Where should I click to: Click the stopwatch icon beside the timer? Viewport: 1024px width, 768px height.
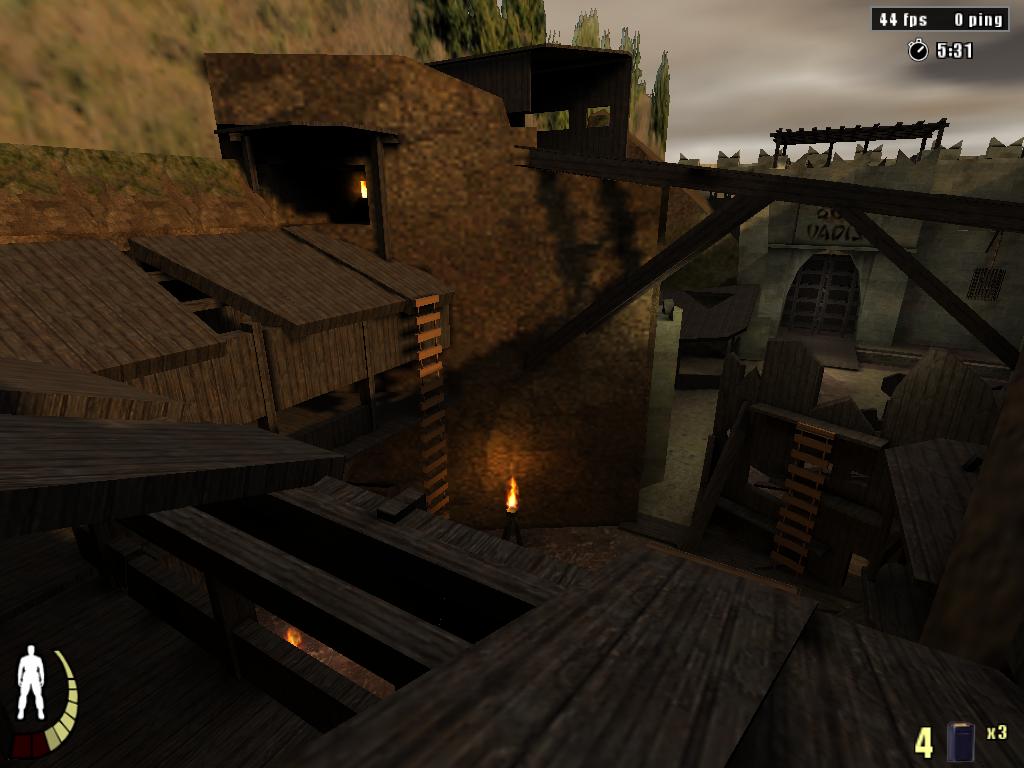pyautogui.click(x=917, y=50)
